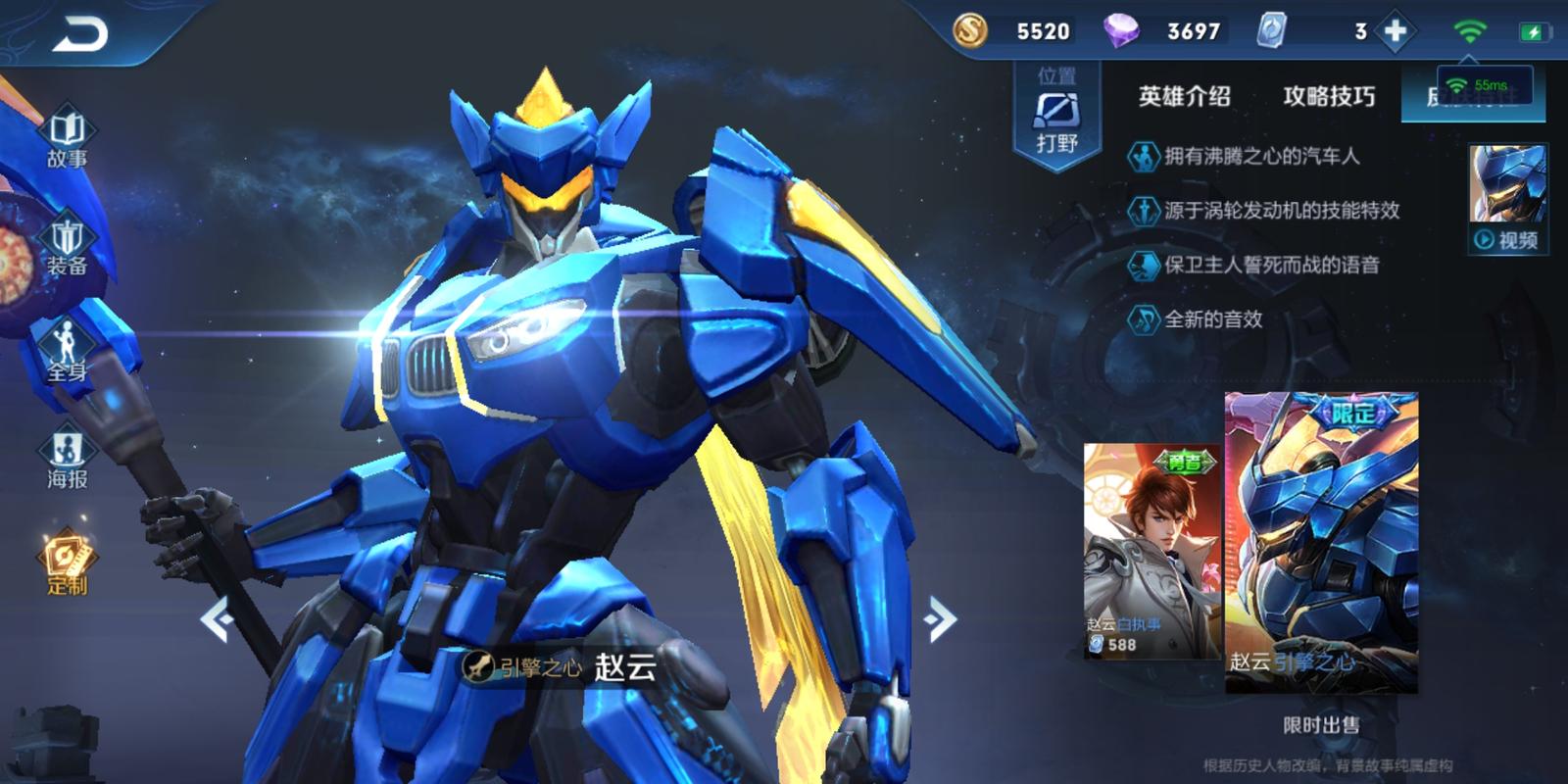Select the 赵云 白执事 skin card
This screenshot has height=784, width=1568.
(x=1152, y=549)
